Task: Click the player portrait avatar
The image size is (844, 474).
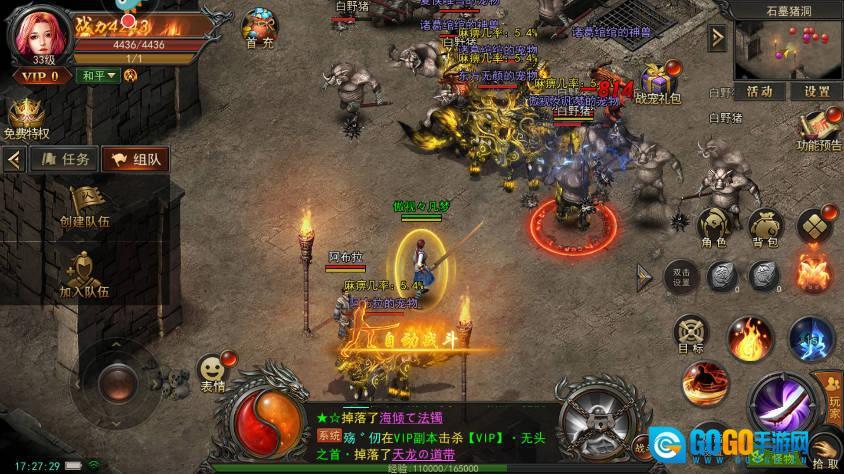Action: click(34, 35)
